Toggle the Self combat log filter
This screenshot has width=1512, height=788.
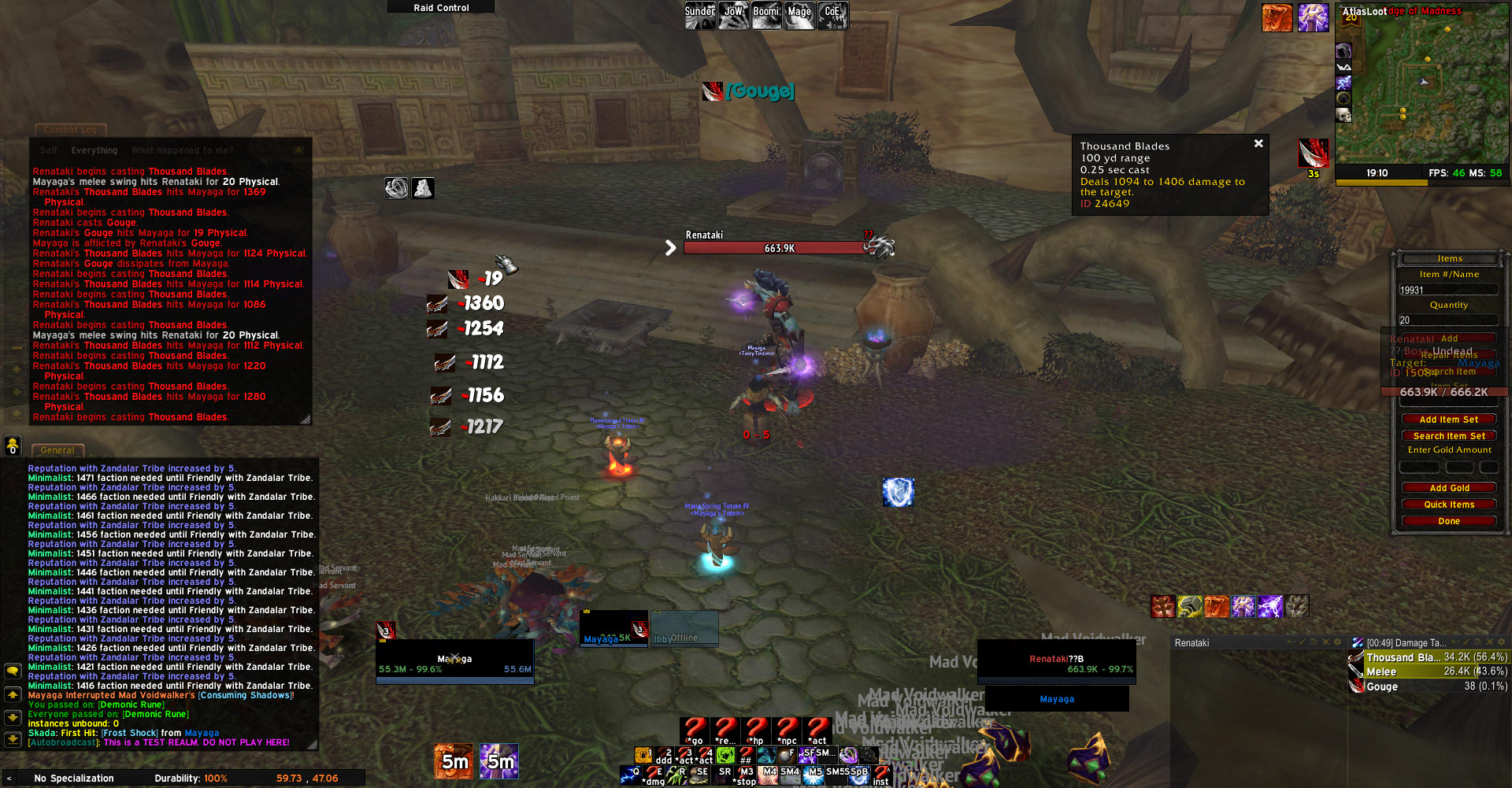point(49,150)
